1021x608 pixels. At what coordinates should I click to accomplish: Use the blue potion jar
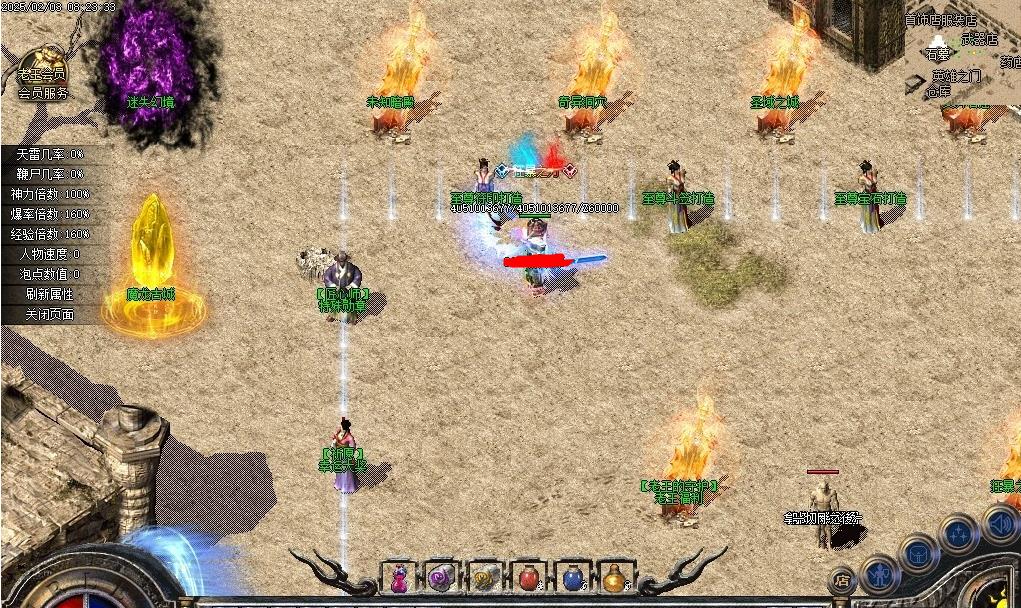click(571, 577)
